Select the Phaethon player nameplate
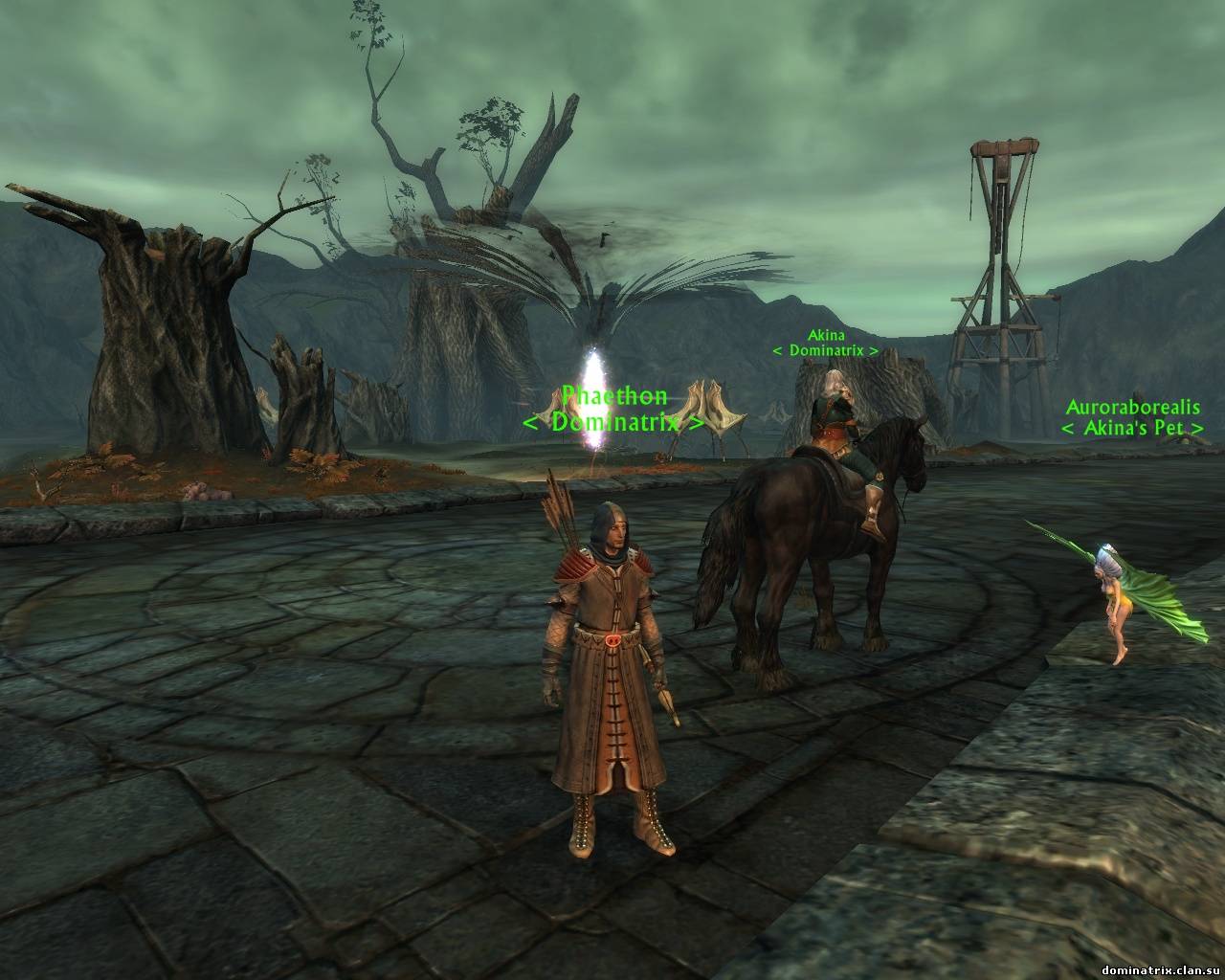Image resolution: width=1225 pixels, height=980 pixels. 613,396
